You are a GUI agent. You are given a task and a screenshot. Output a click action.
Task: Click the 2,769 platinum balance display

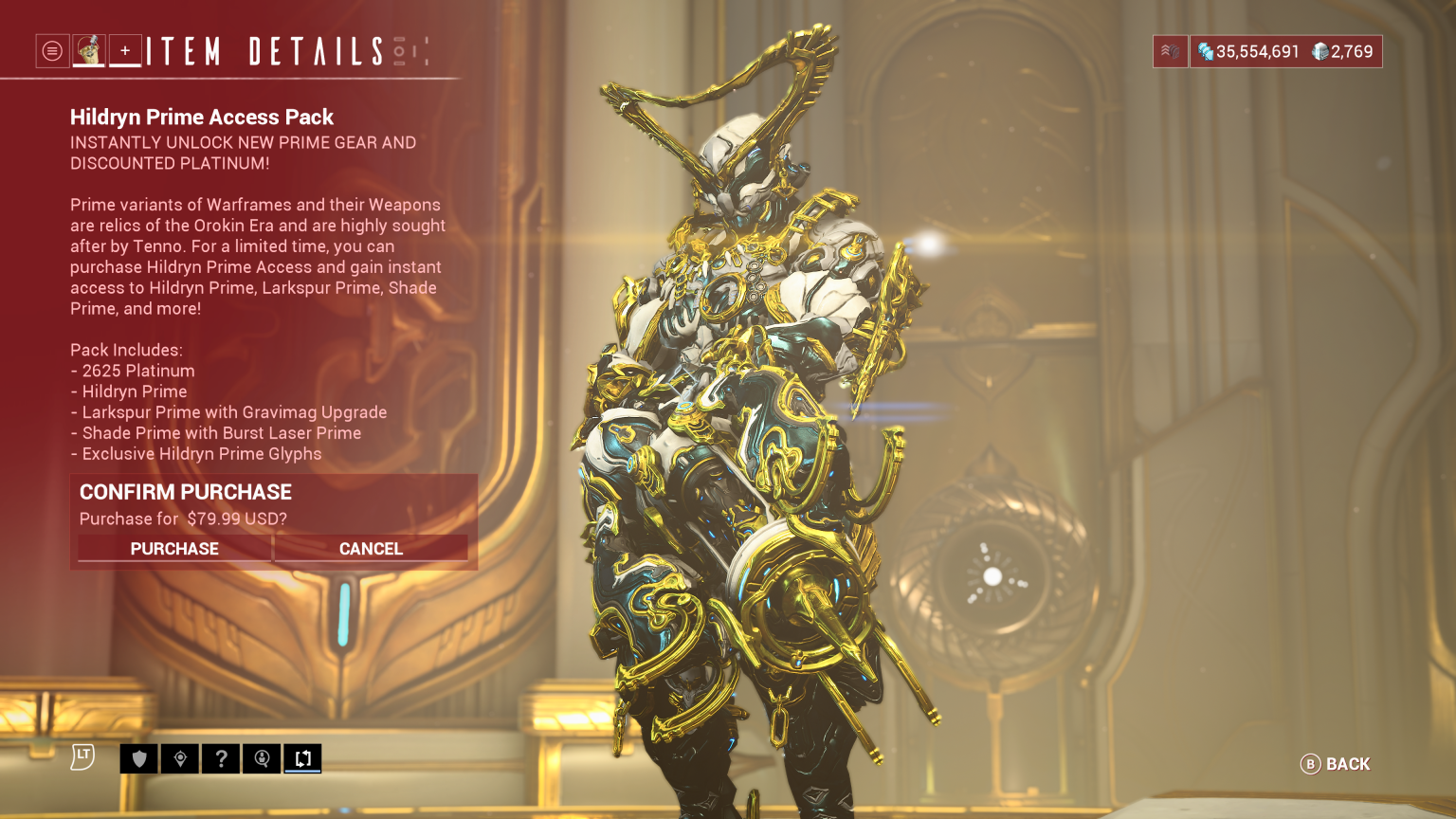[1341, 51]
